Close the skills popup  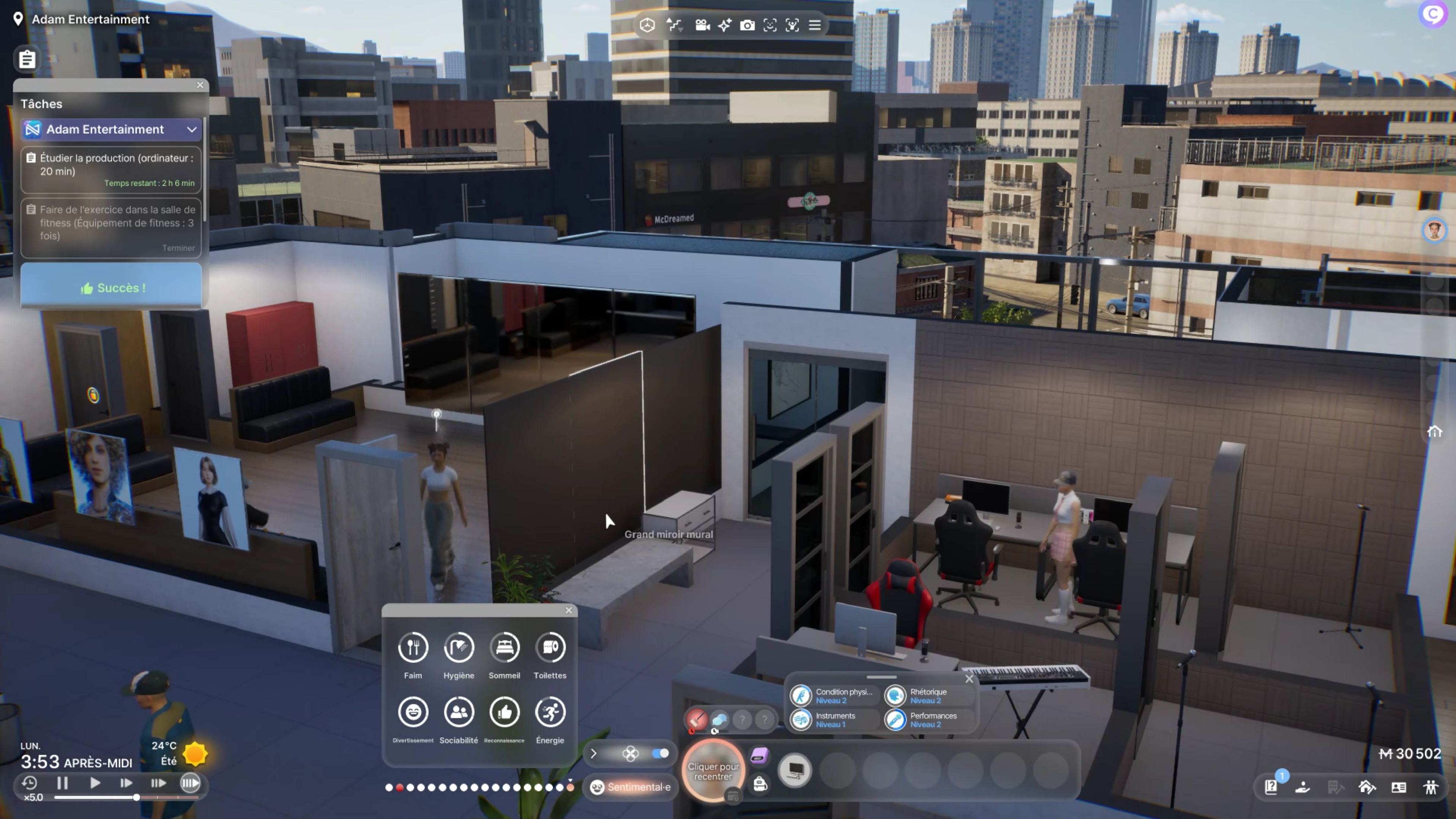pyautogui.click(x=969, y=679)
